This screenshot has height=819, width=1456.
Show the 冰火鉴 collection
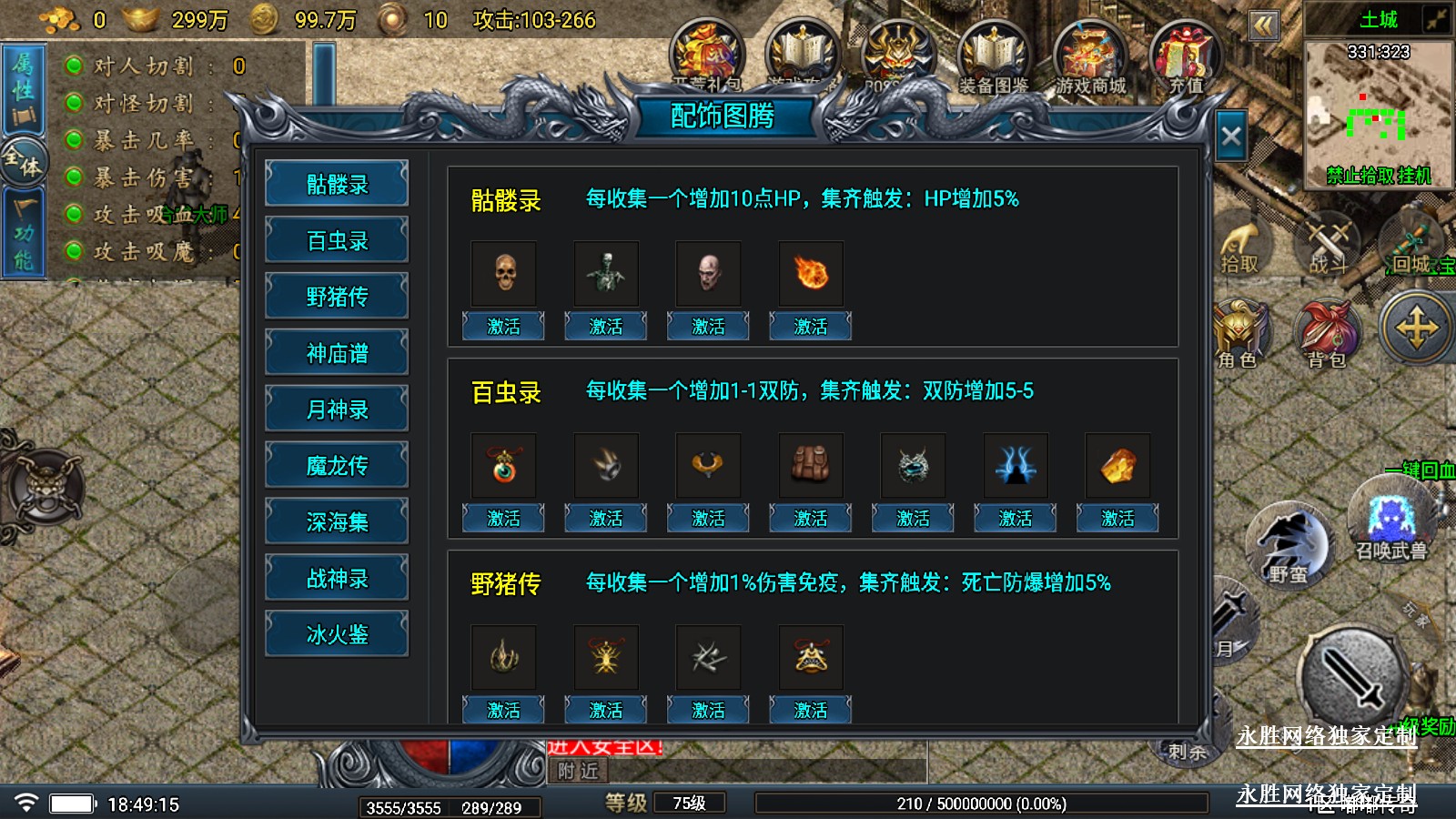click(337, 634)
